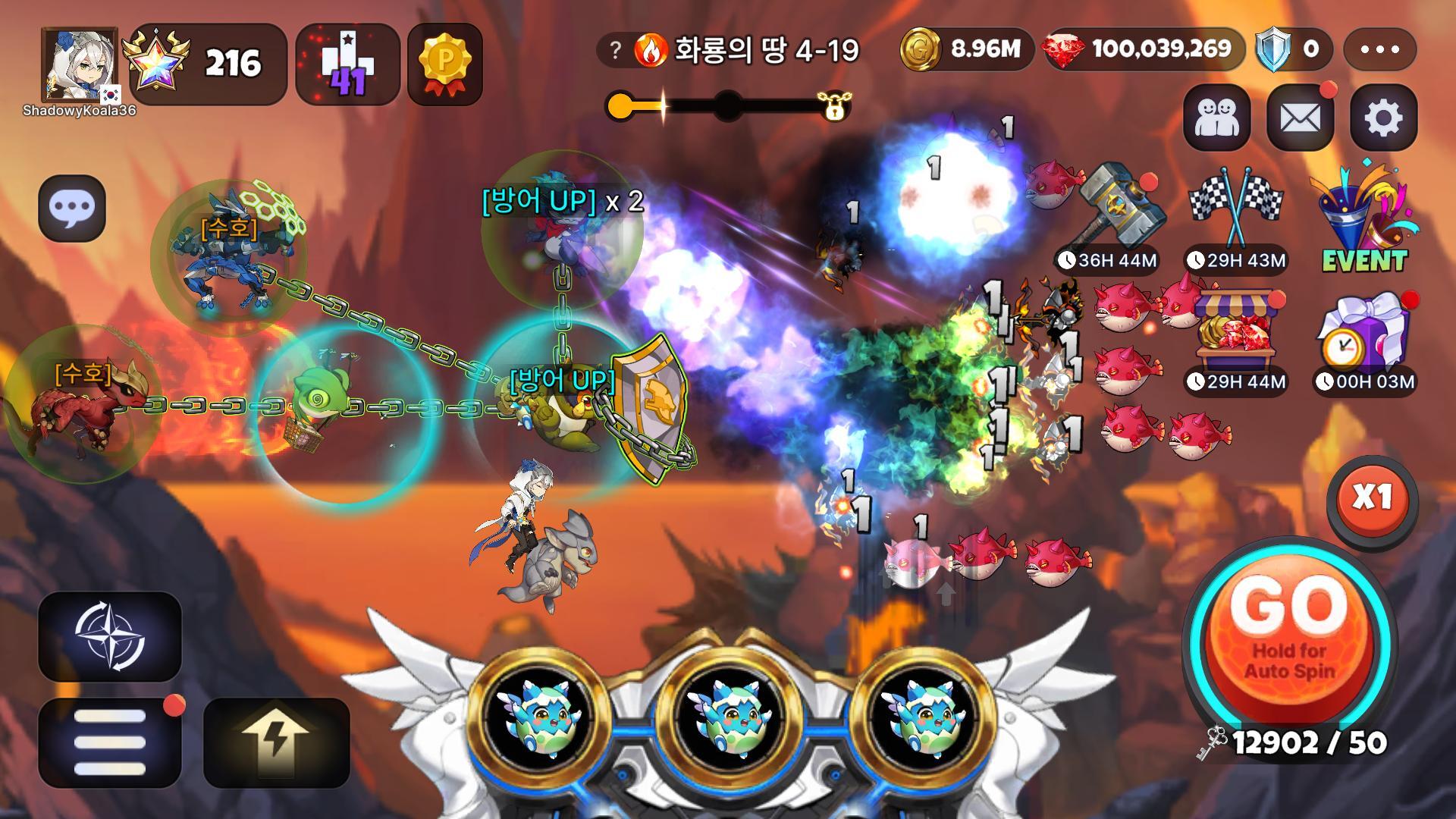Open the ShadowyKoala36 player profile avatar
This screenshot has height=819, width=1456.
pyautogui.click(x=79, y=67)
